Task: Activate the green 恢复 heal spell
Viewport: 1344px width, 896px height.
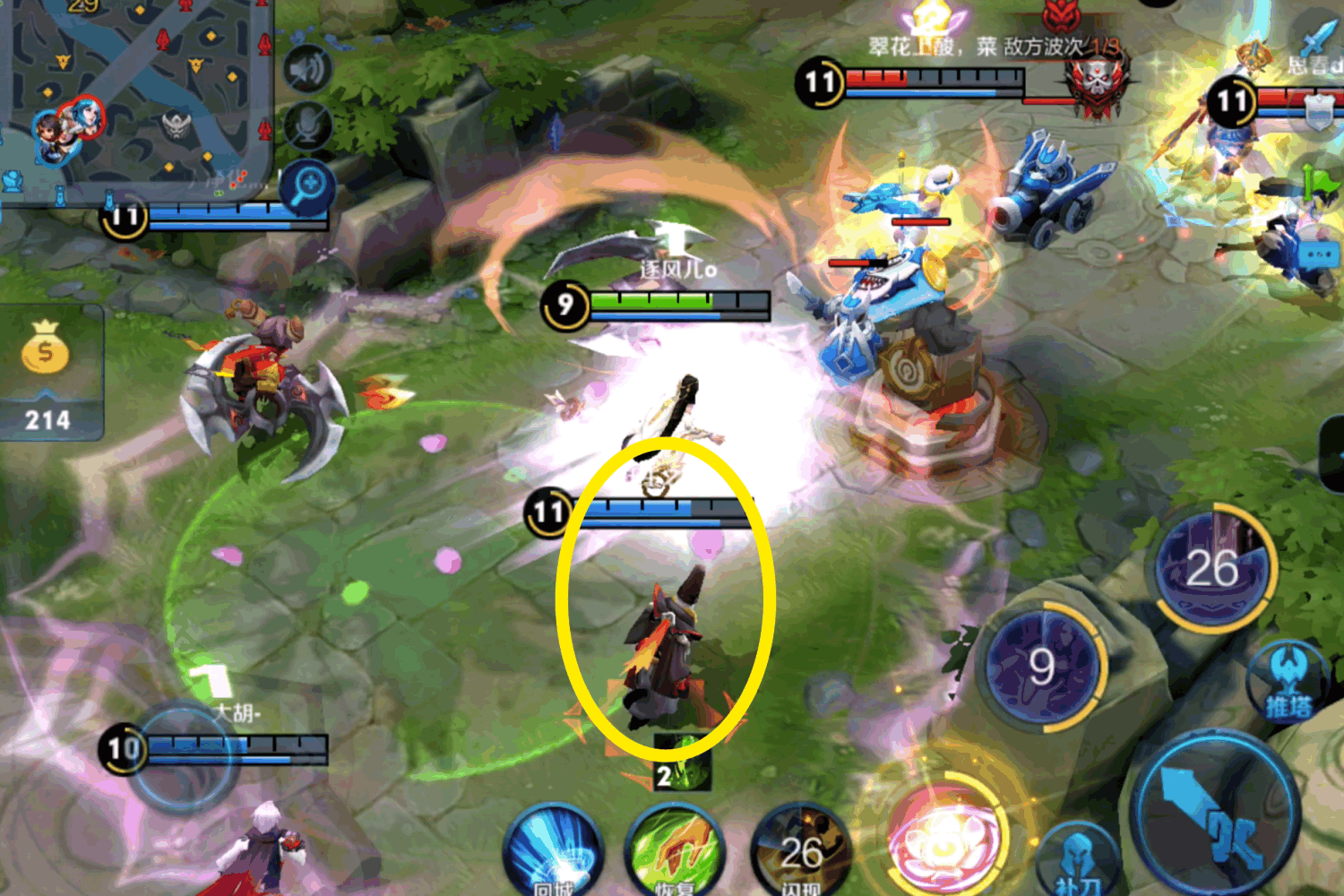Action: click(675, 853)
